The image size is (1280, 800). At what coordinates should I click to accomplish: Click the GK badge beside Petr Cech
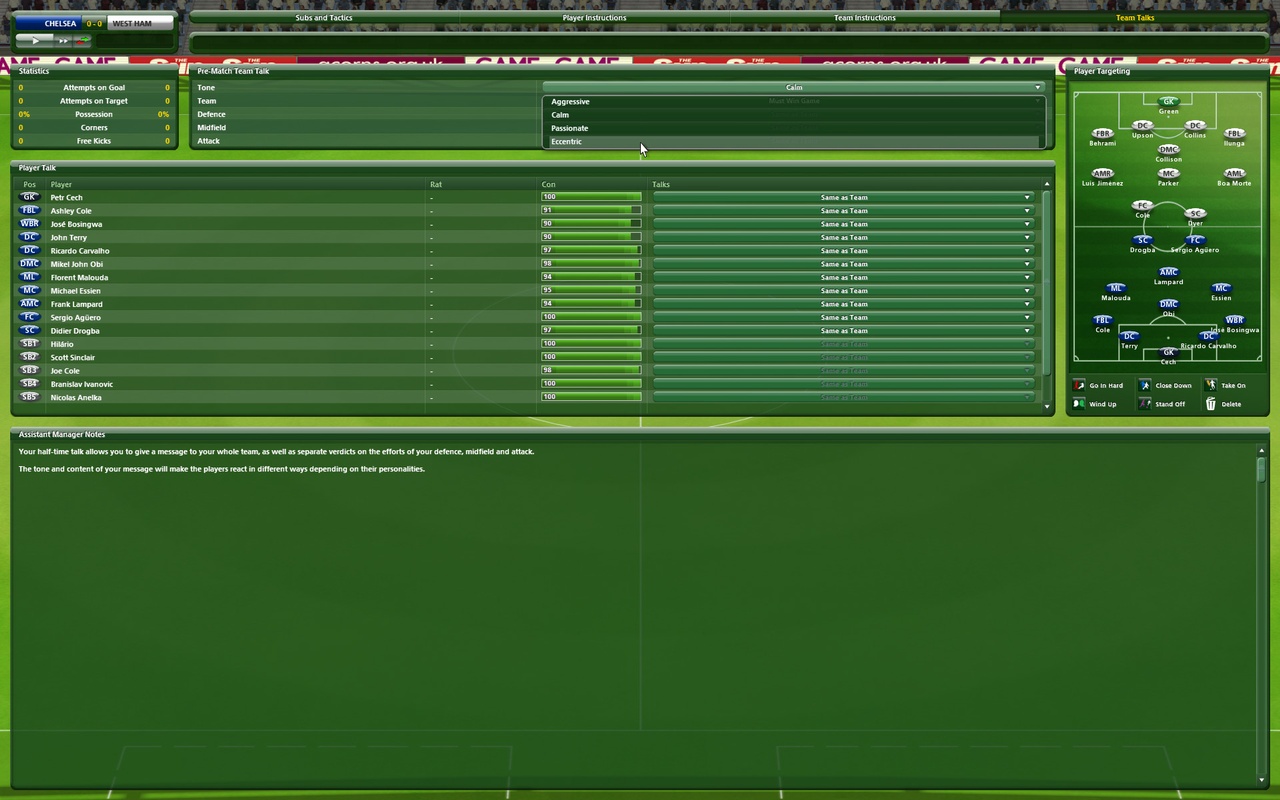click(x=29, y=197)
